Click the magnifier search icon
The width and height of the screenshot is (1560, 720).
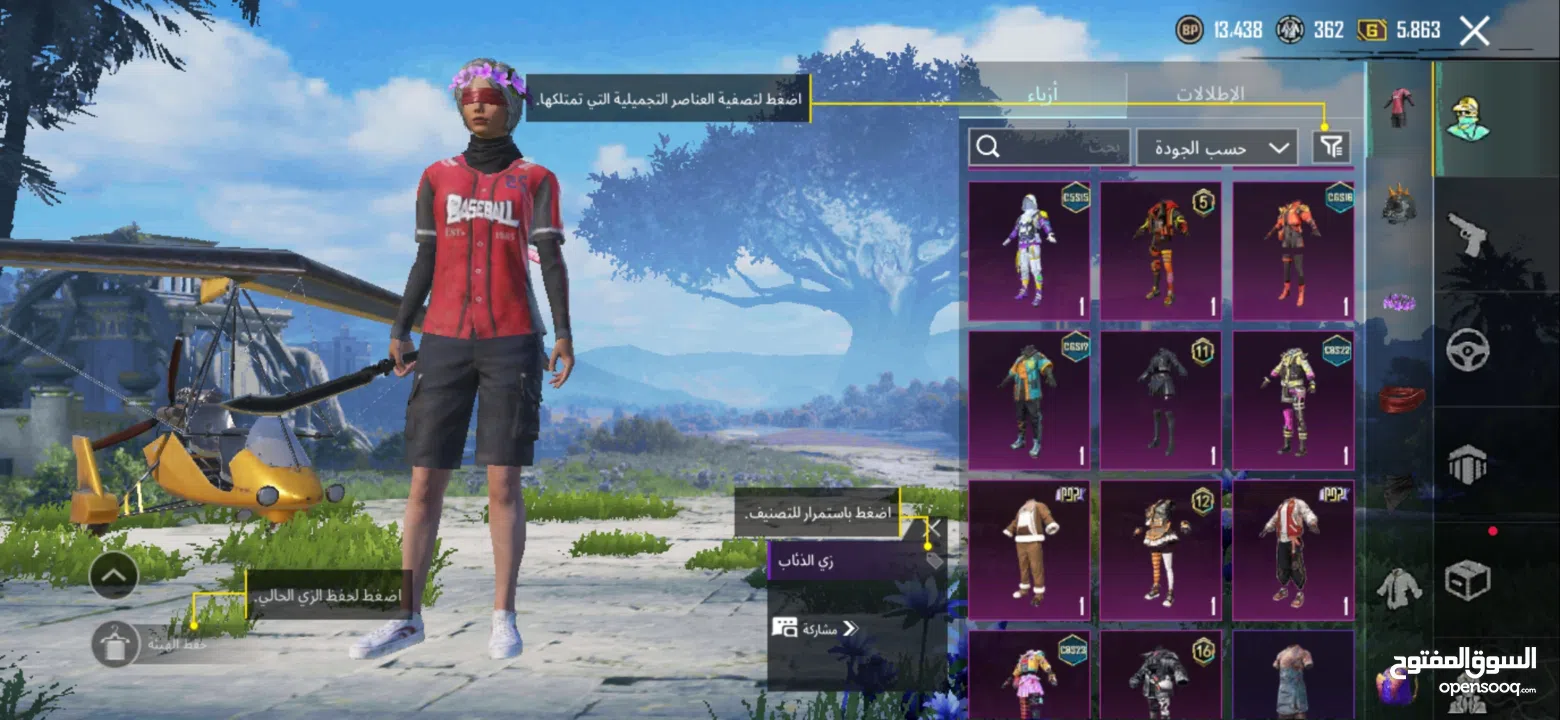(x=989, y=146)
